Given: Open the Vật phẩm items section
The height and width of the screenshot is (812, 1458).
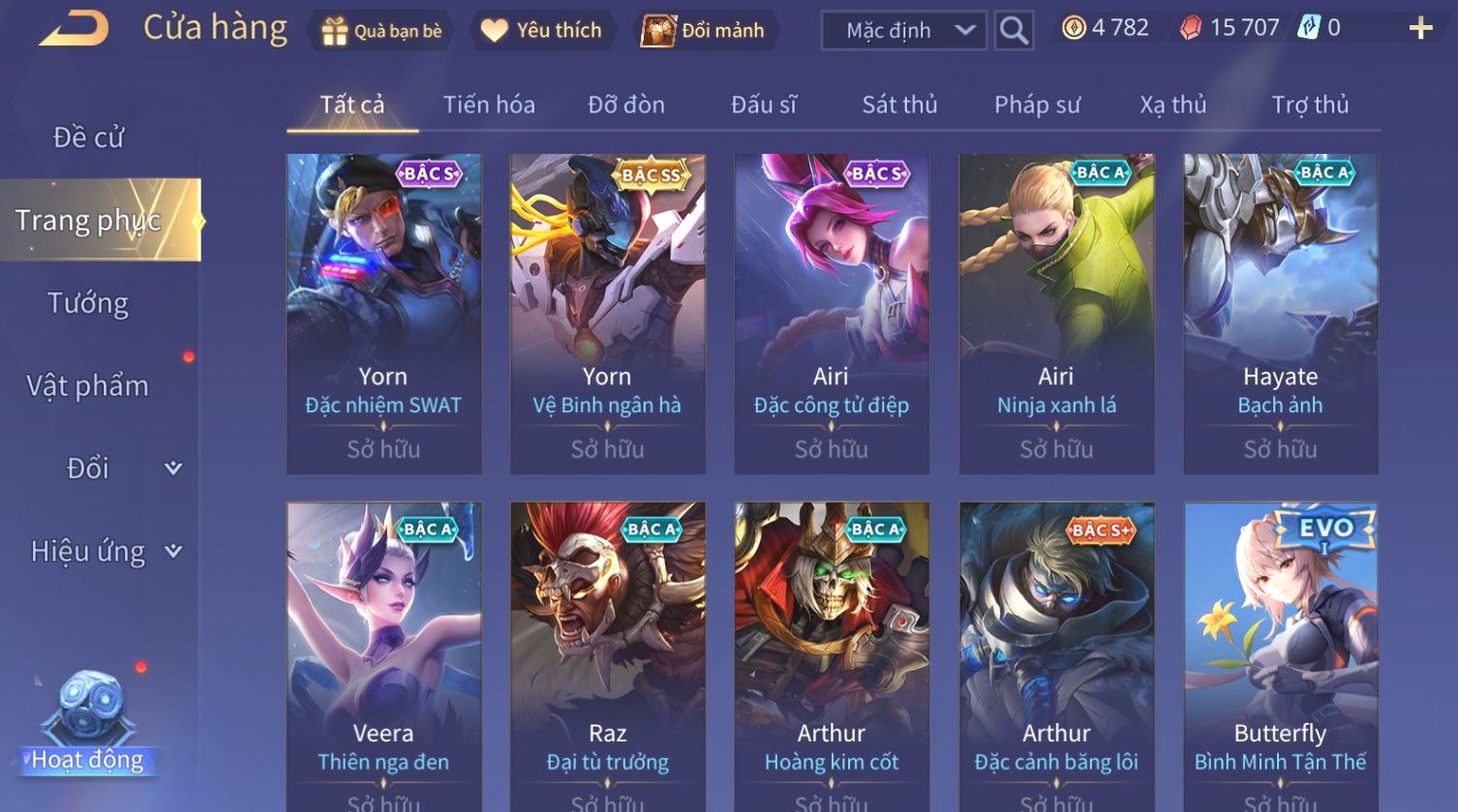Looking at the screenshot, I should (88, 386).
